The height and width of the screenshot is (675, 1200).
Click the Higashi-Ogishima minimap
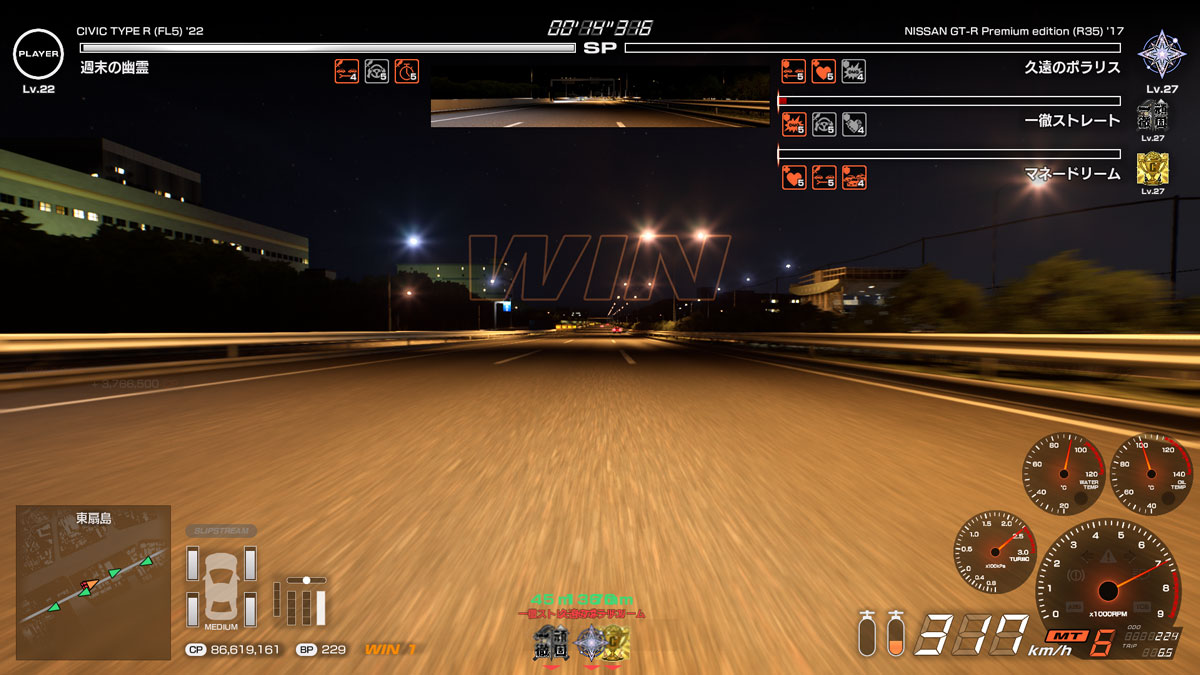tap(93, 582)
